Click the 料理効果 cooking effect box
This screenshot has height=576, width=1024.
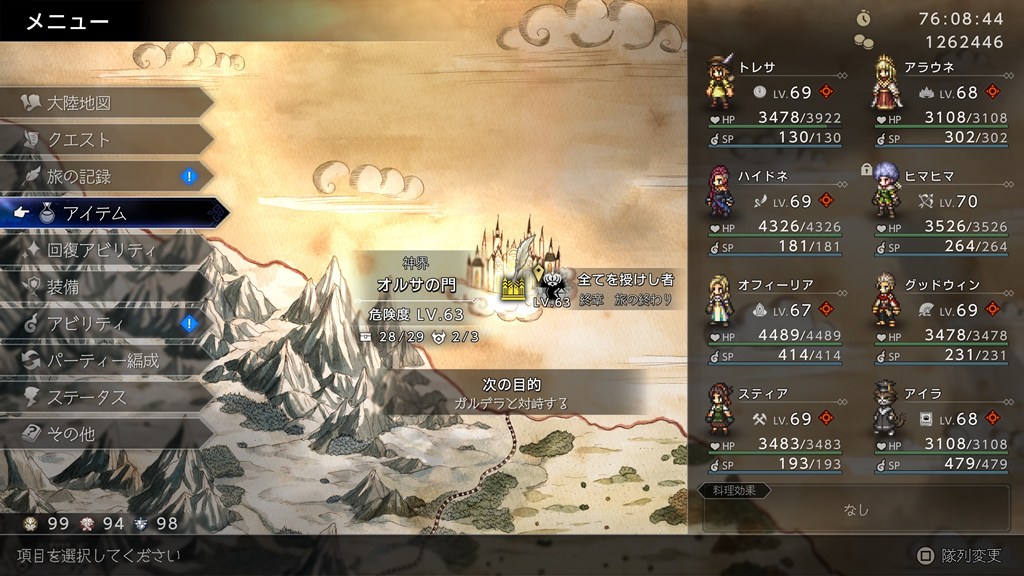click(856, 509)
